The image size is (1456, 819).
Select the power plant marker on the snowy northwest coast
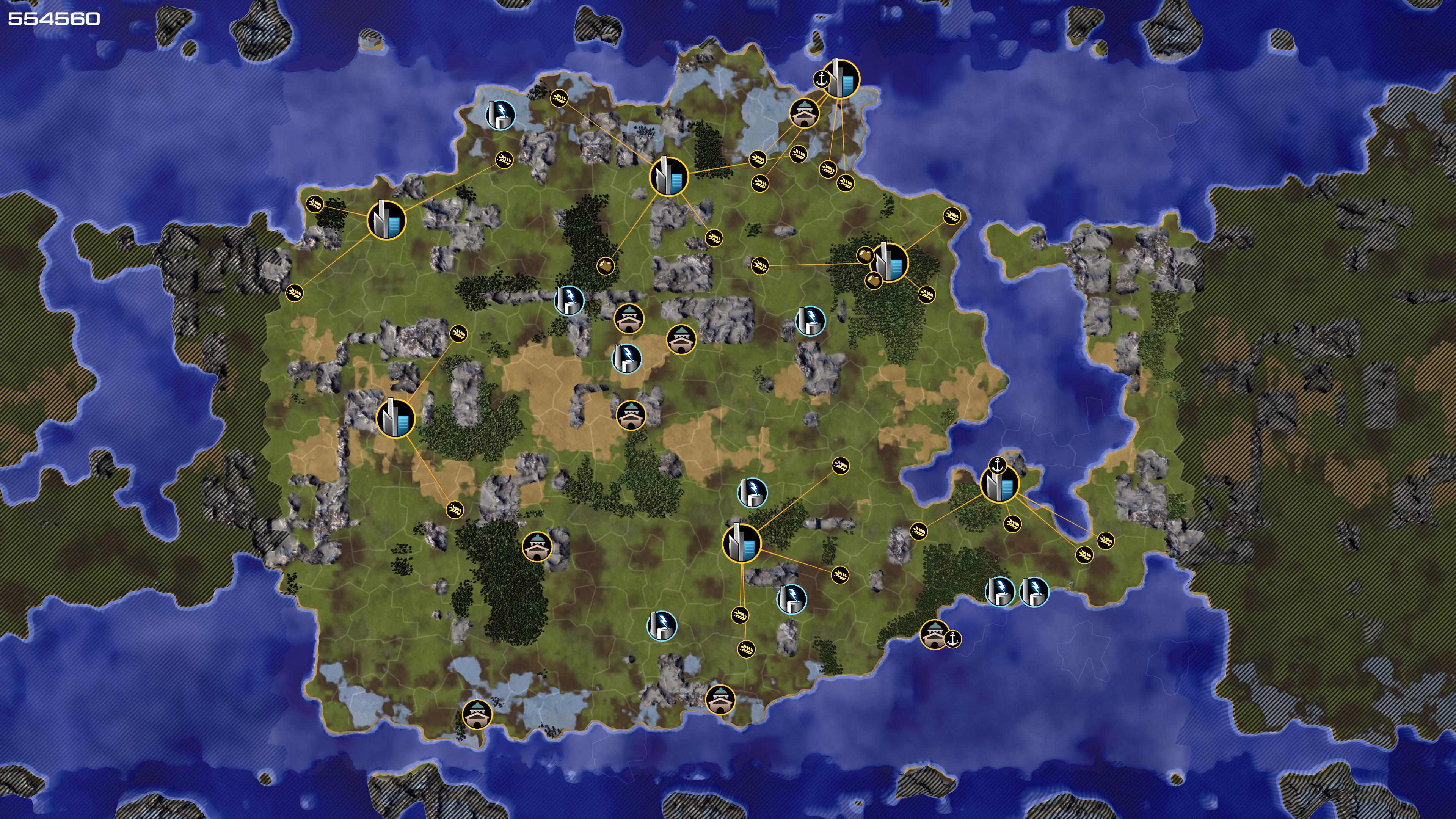pos(500,115)
